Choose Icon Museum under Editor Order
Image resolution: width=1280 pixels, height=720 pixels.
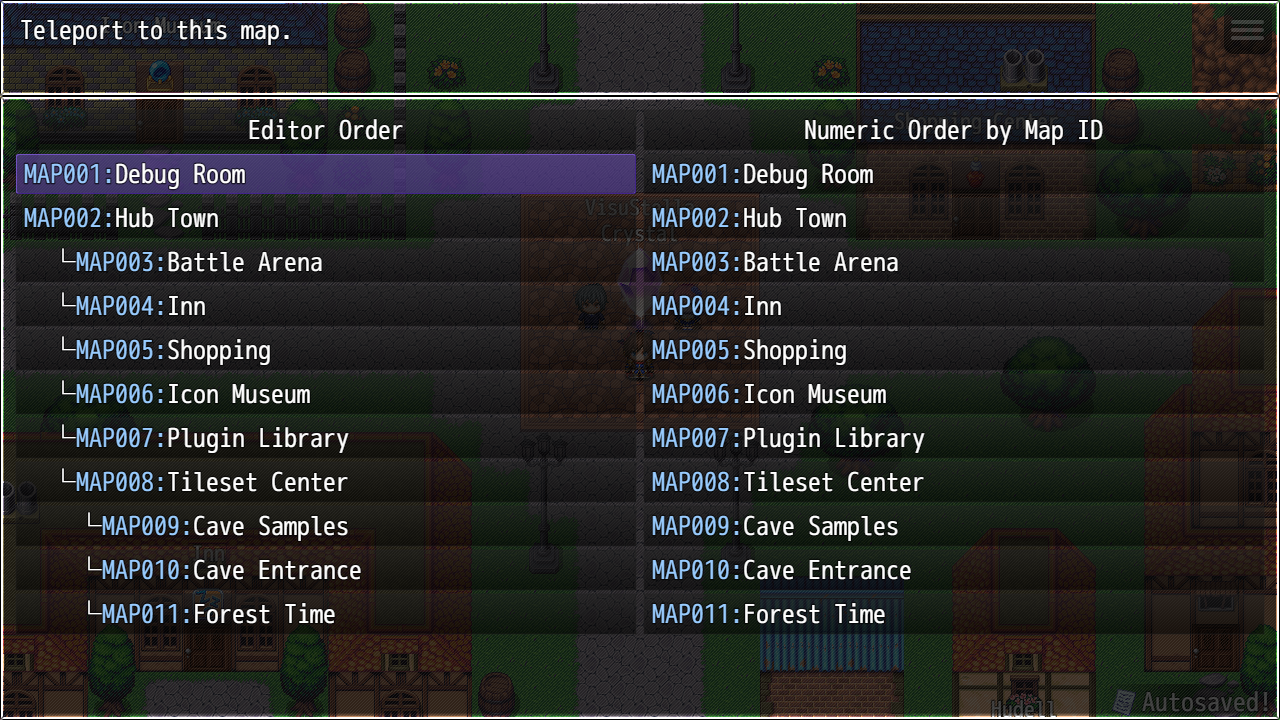(x=326, y=395)
